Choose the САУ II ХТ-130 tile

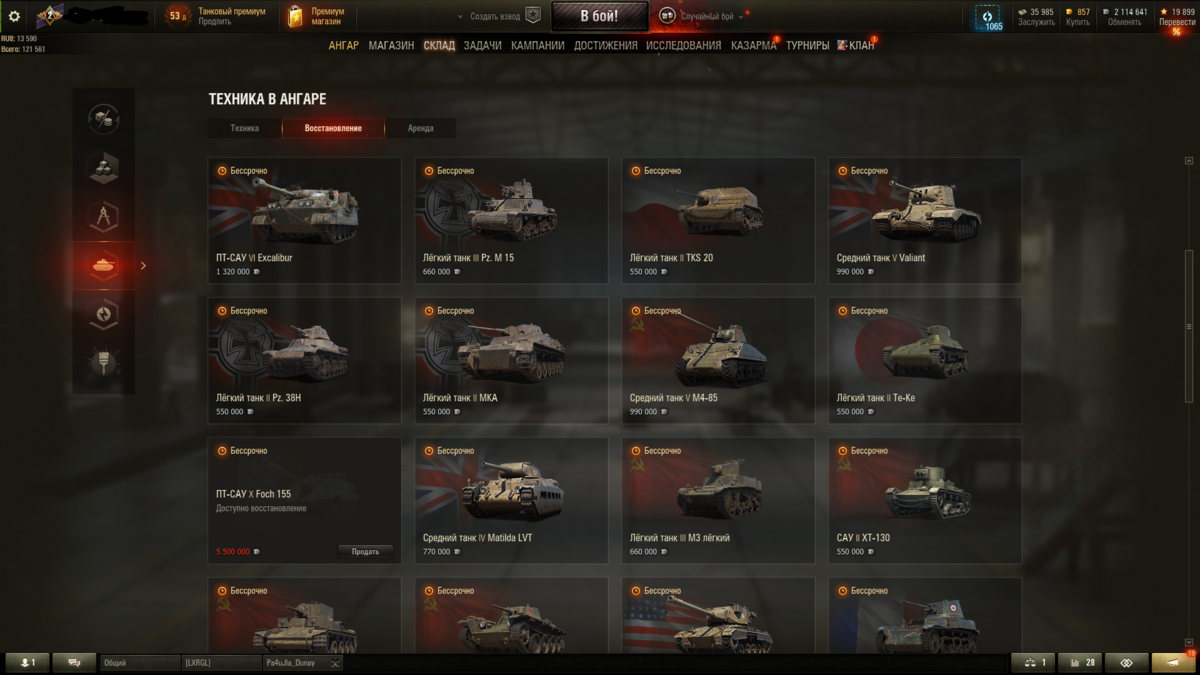(x=925, y=500)
